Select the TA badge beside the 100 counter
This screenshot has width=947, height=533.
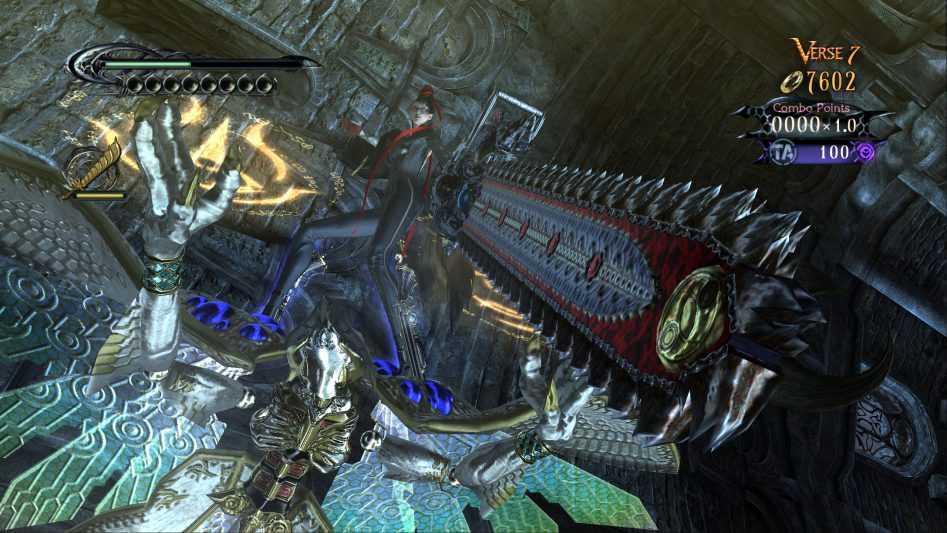[x=785, y=152]
